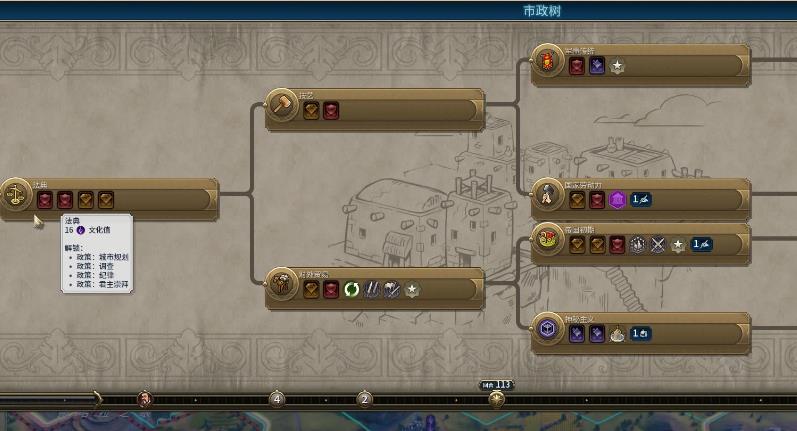Click the turn 113 marker on timeline
This screenshot has height=431, width=797.
(x=496, y=398)
